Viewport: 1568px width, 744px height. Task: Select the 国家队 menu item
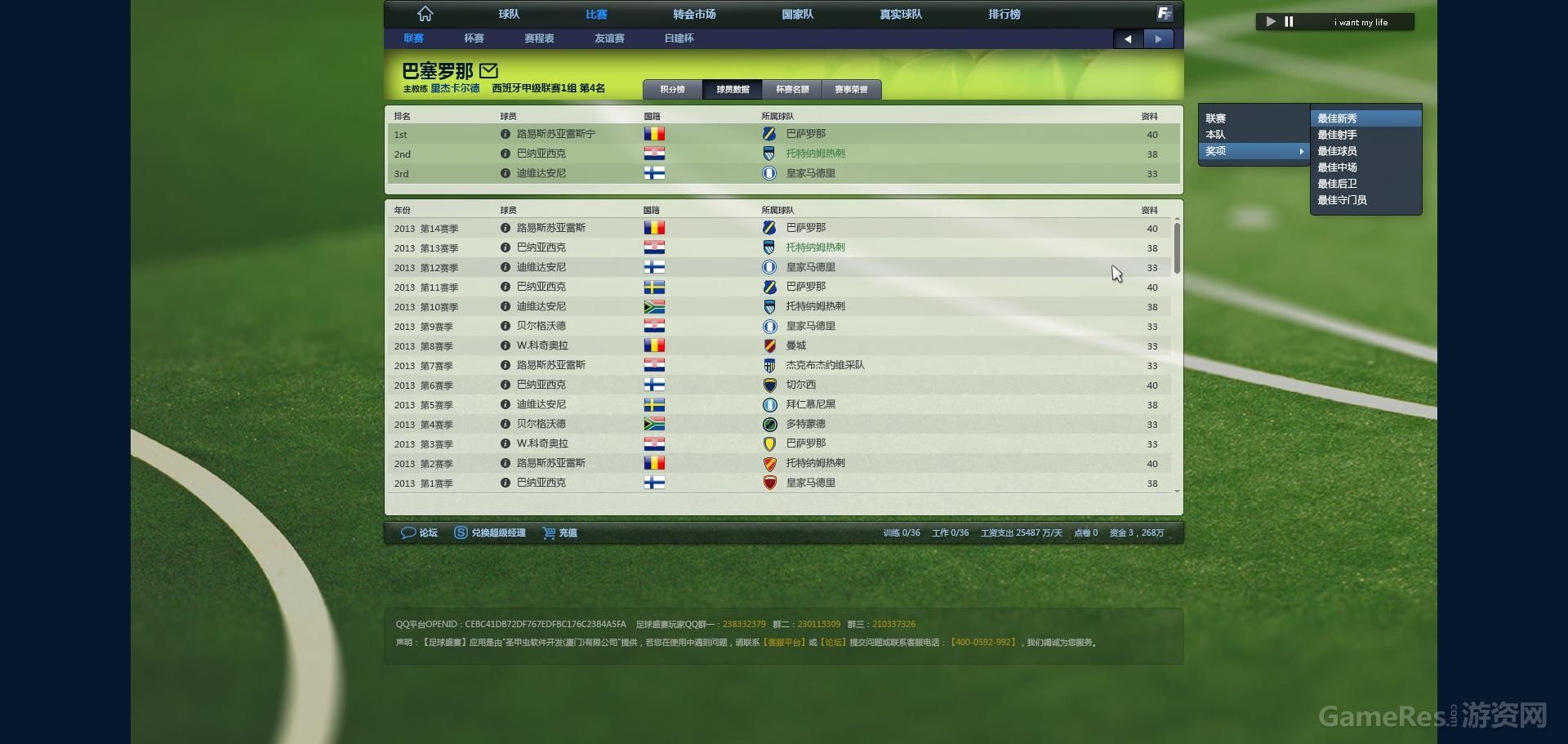coord(797,14)
